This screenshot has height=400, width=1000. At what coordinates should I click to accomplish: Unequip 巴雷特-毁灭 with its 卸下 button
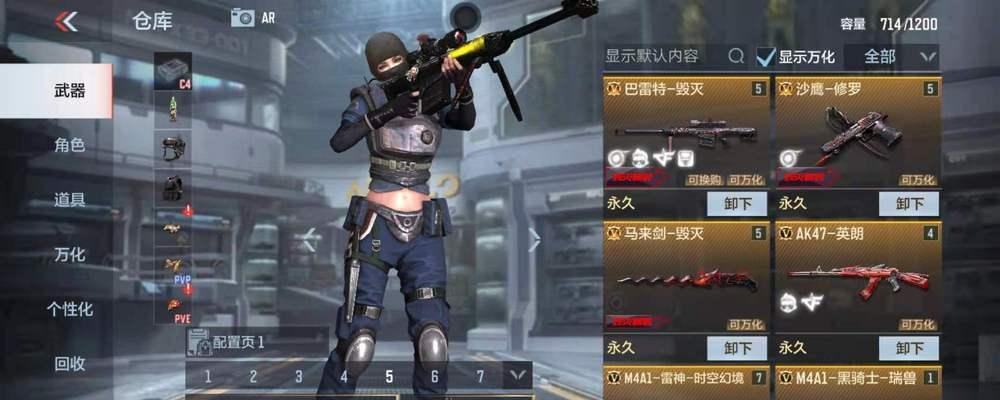tap(737, 203)
